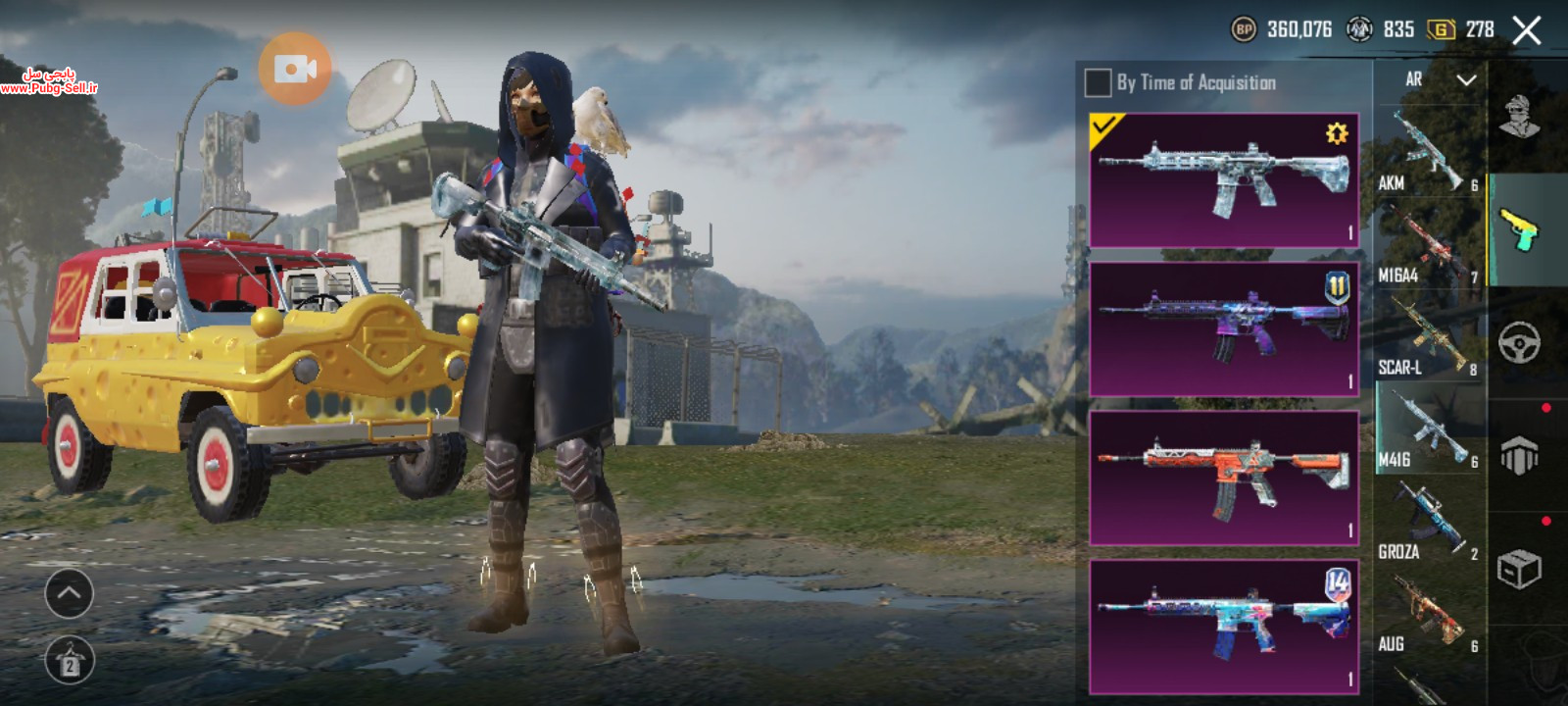Open the parachute tab
Screen dimensions: 1568x706
click(1519, 456)
